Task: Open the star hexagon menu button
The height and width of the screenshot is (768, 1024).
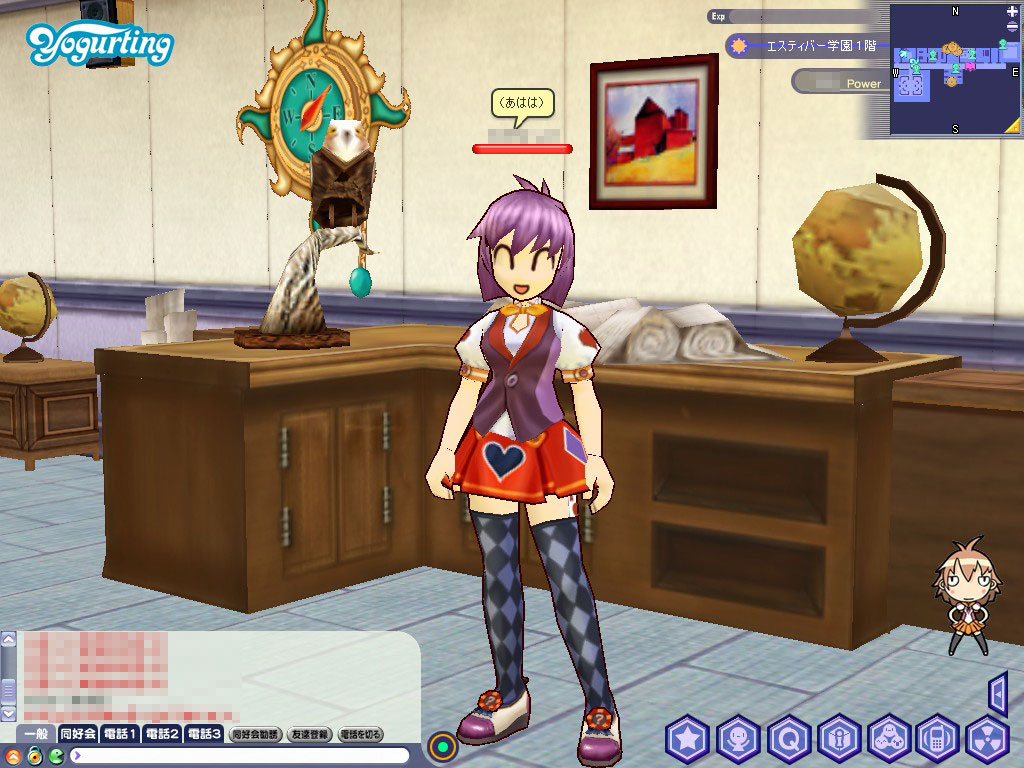Action: 687,740
